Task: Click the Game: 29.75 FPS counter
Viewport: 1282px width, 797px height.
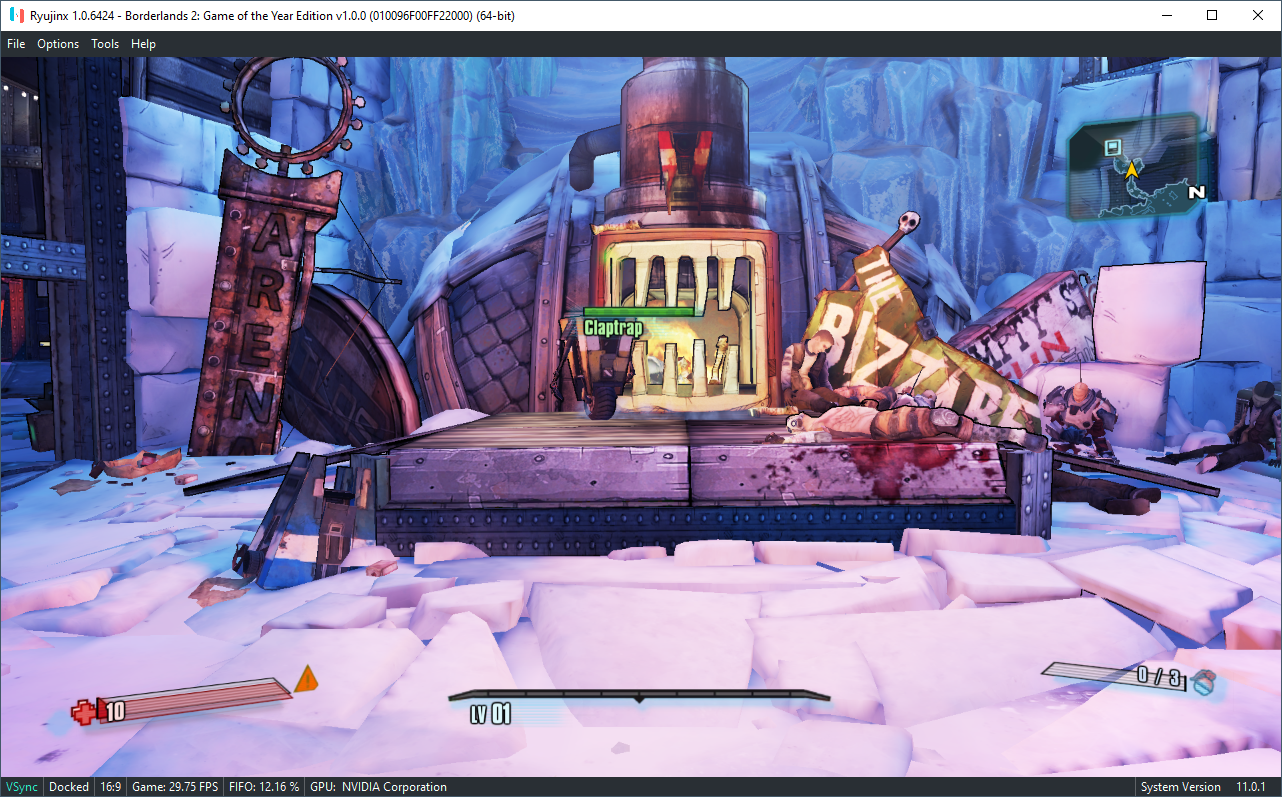Action: (174, 786)
